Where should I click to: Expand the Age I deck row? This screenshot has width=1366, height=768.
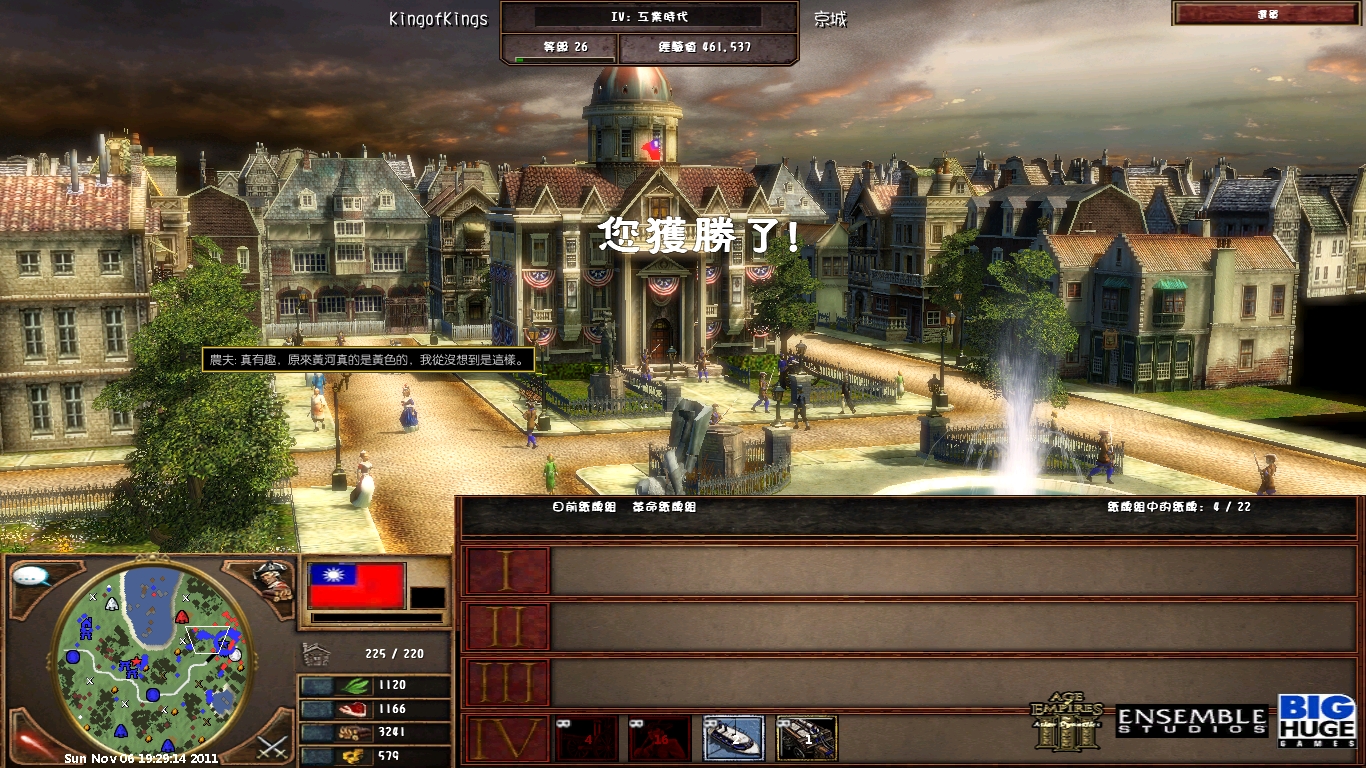coord(507,570)
